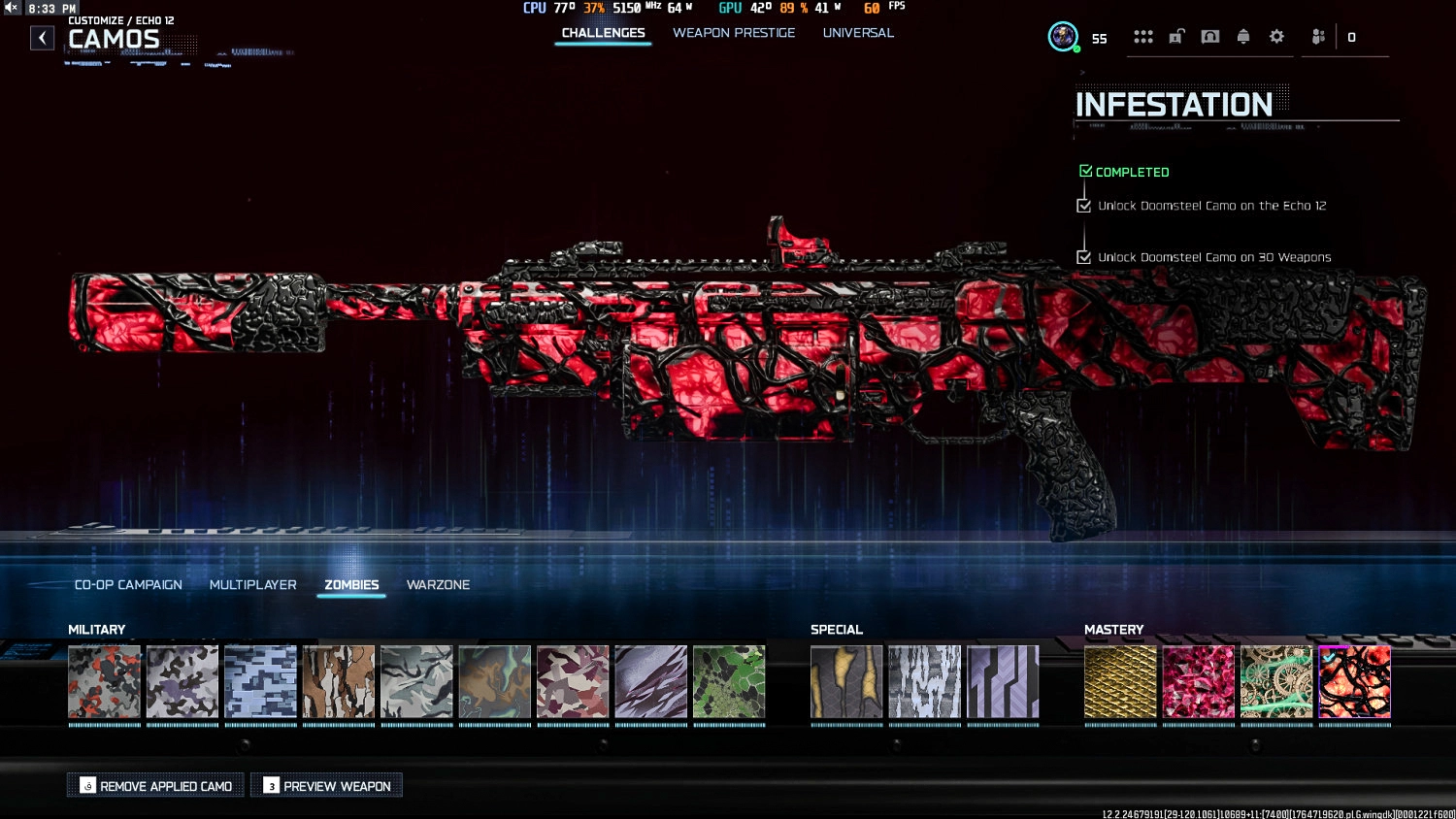Viewport: 1456px width, 819px height.
Task: Click the back arrow to exit Camos
Action: pos(43,37)
